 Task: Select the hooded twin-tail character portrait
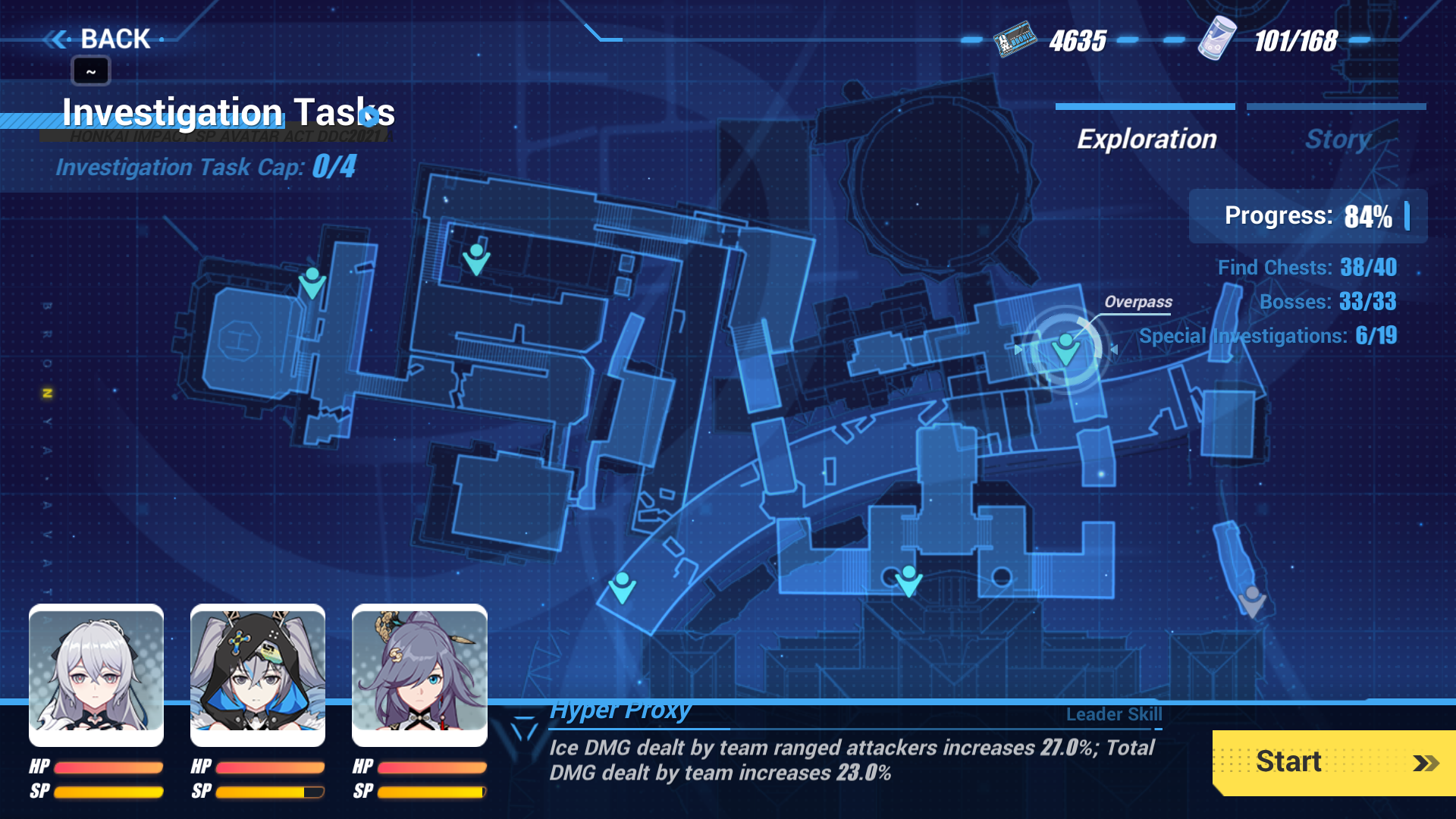(257, 674)
